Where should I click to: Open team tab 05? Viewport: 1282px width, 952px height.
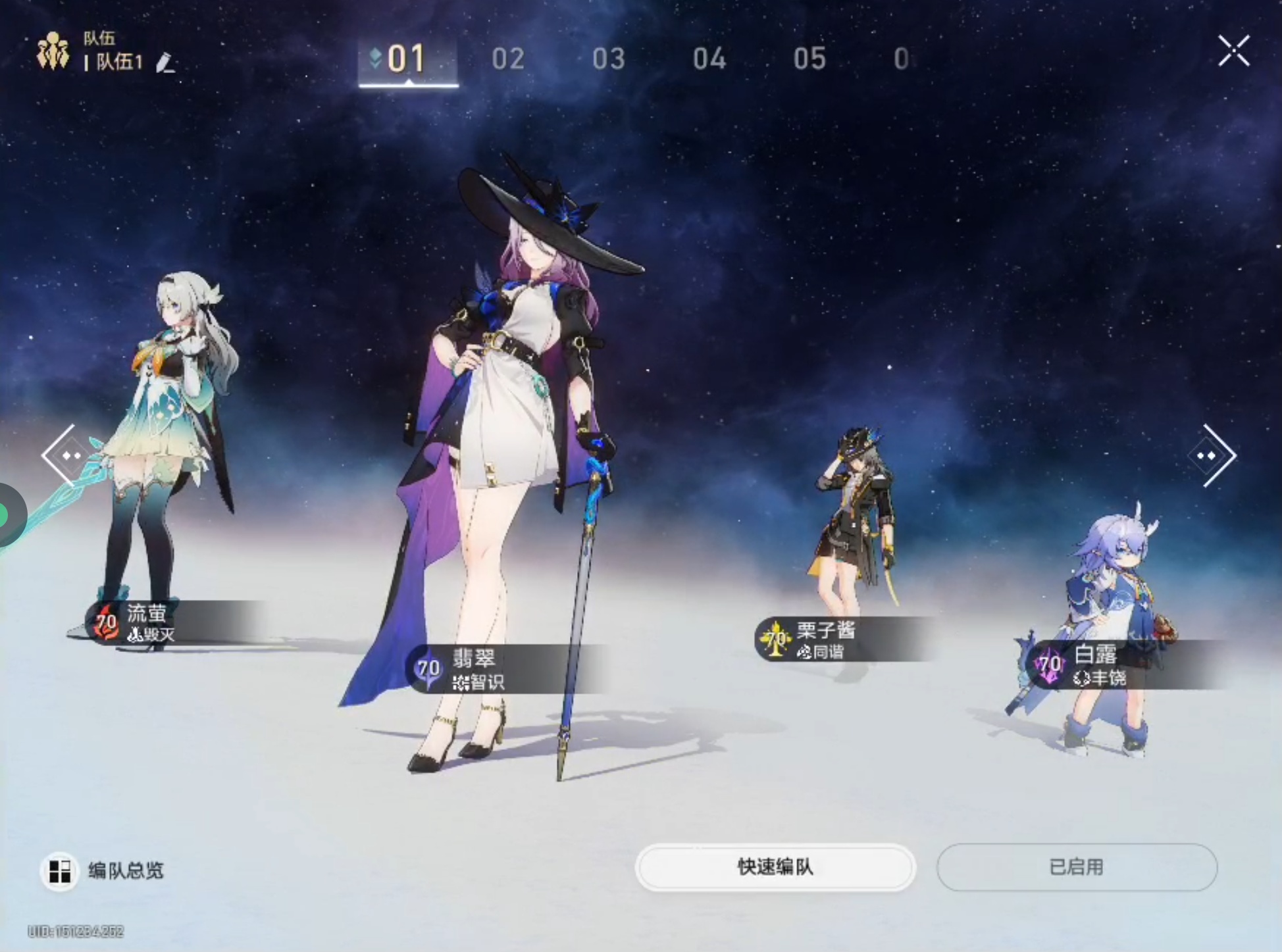pyautogui.click(x=809, y=59)
